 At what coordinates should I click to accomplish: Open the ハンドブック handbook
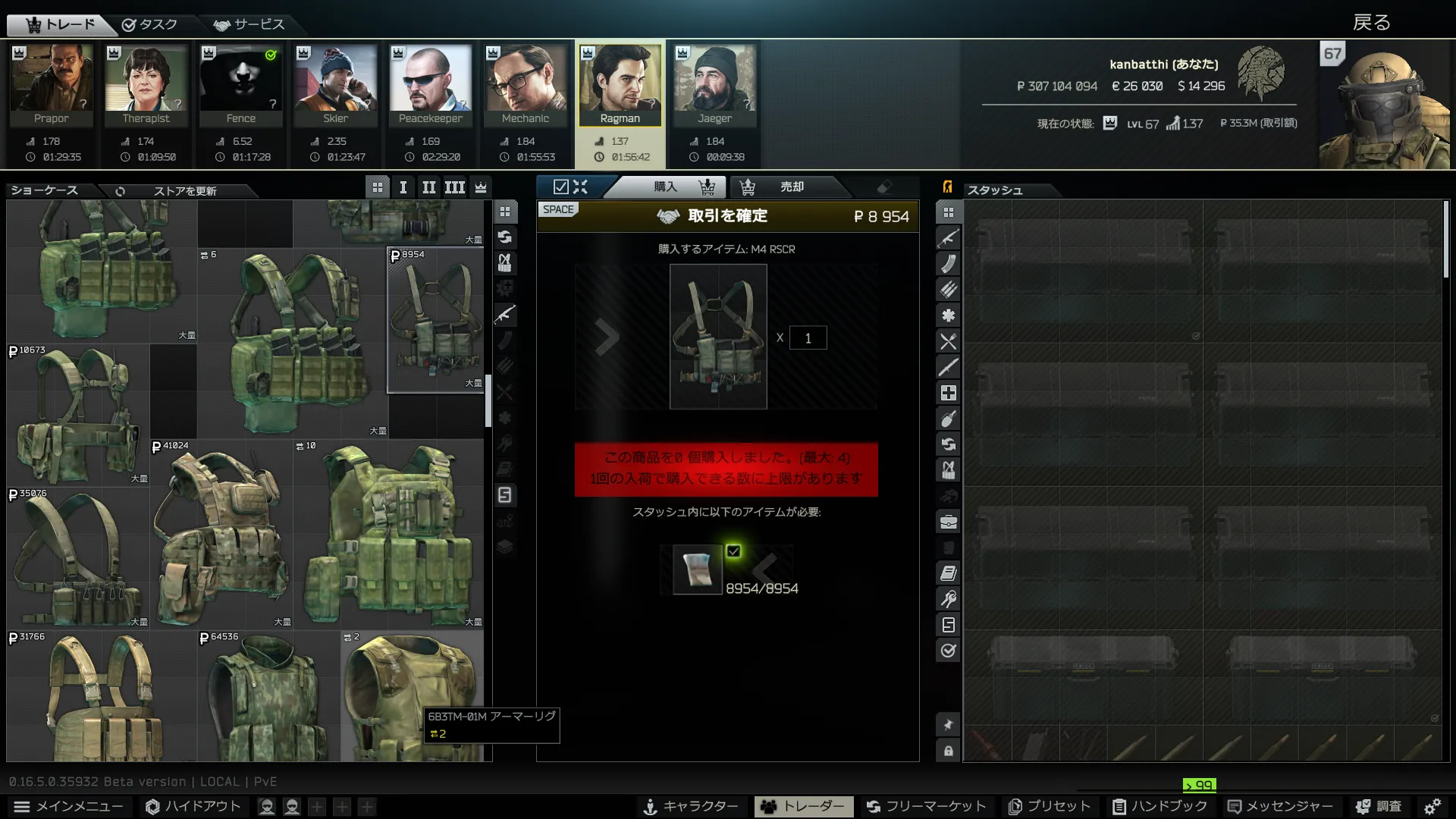(x=1160, y=806)
